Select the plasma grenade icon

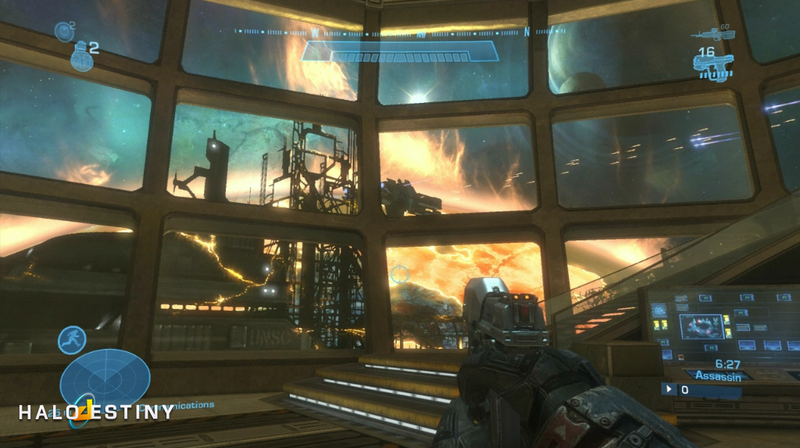[x=63, y=31]
